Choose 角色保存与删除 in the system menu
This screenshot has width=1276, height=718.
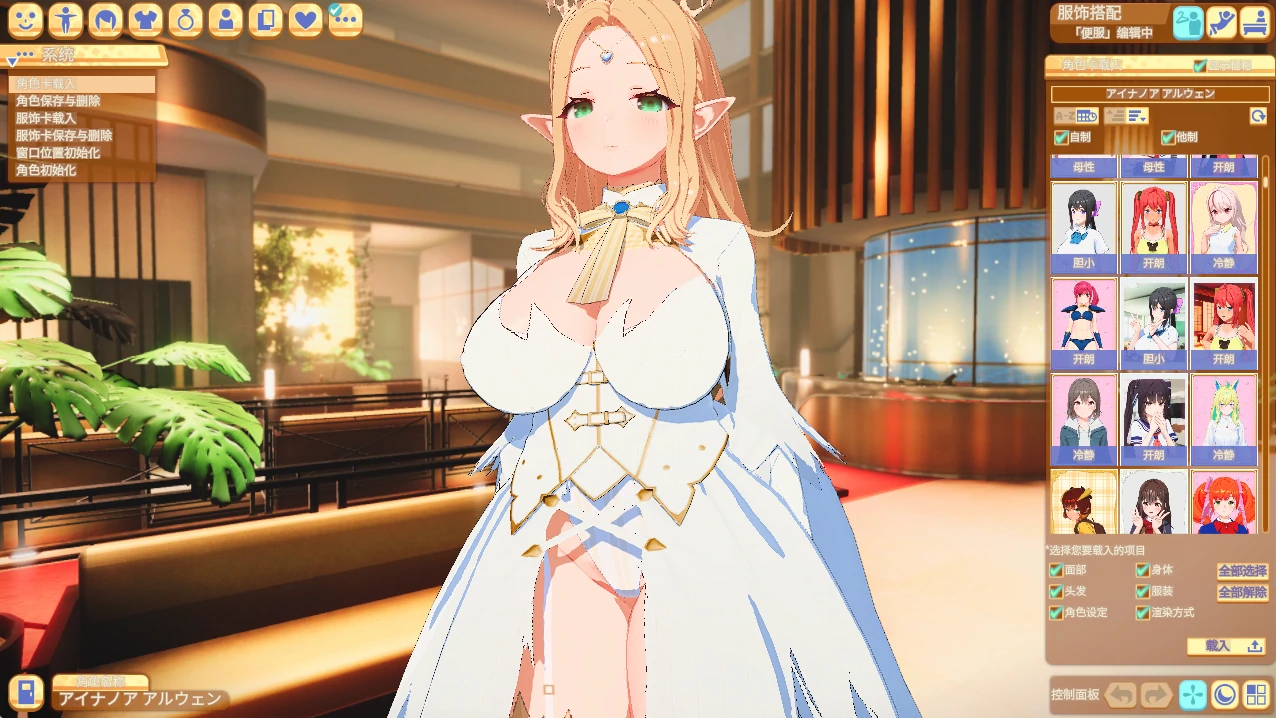(x=58, y=101)
